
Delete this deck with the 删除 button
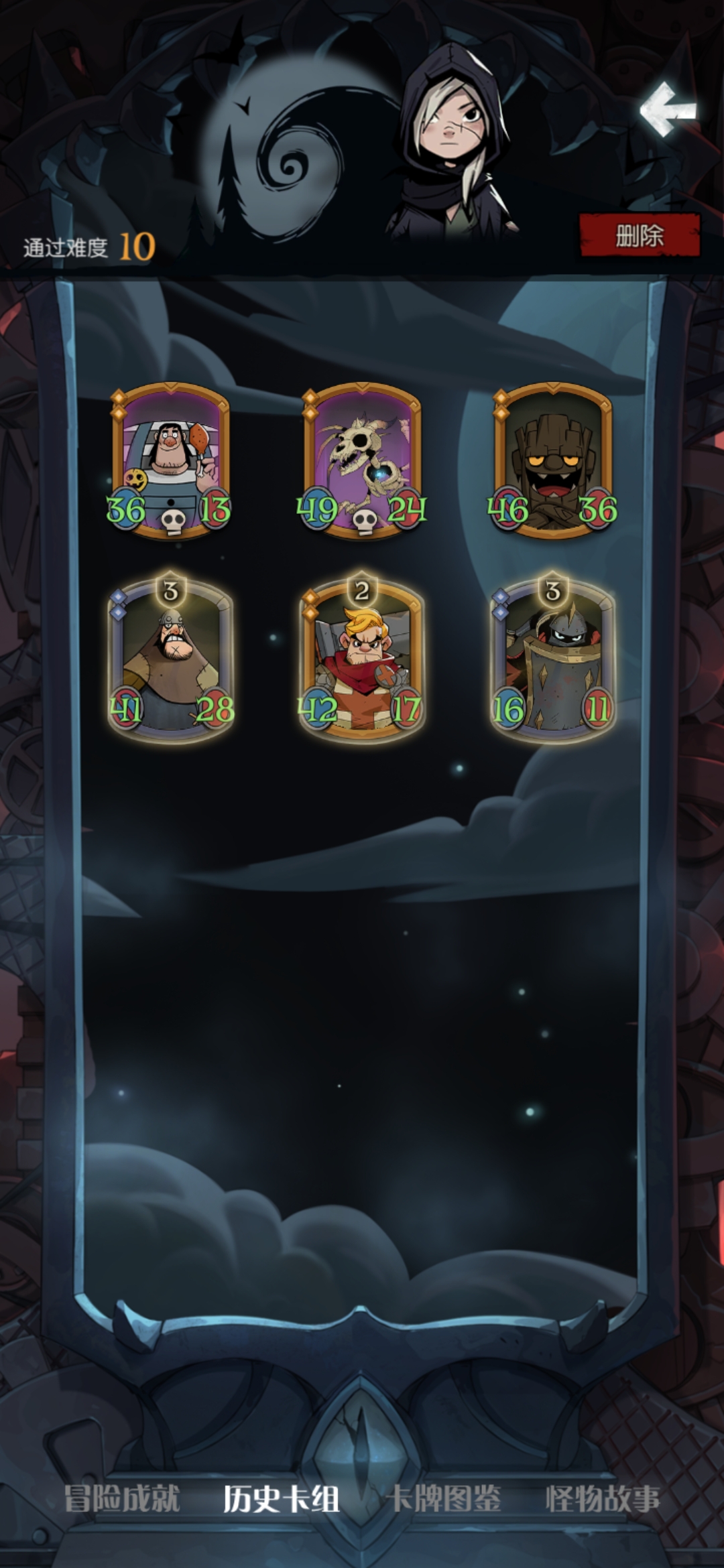[640, 236]
